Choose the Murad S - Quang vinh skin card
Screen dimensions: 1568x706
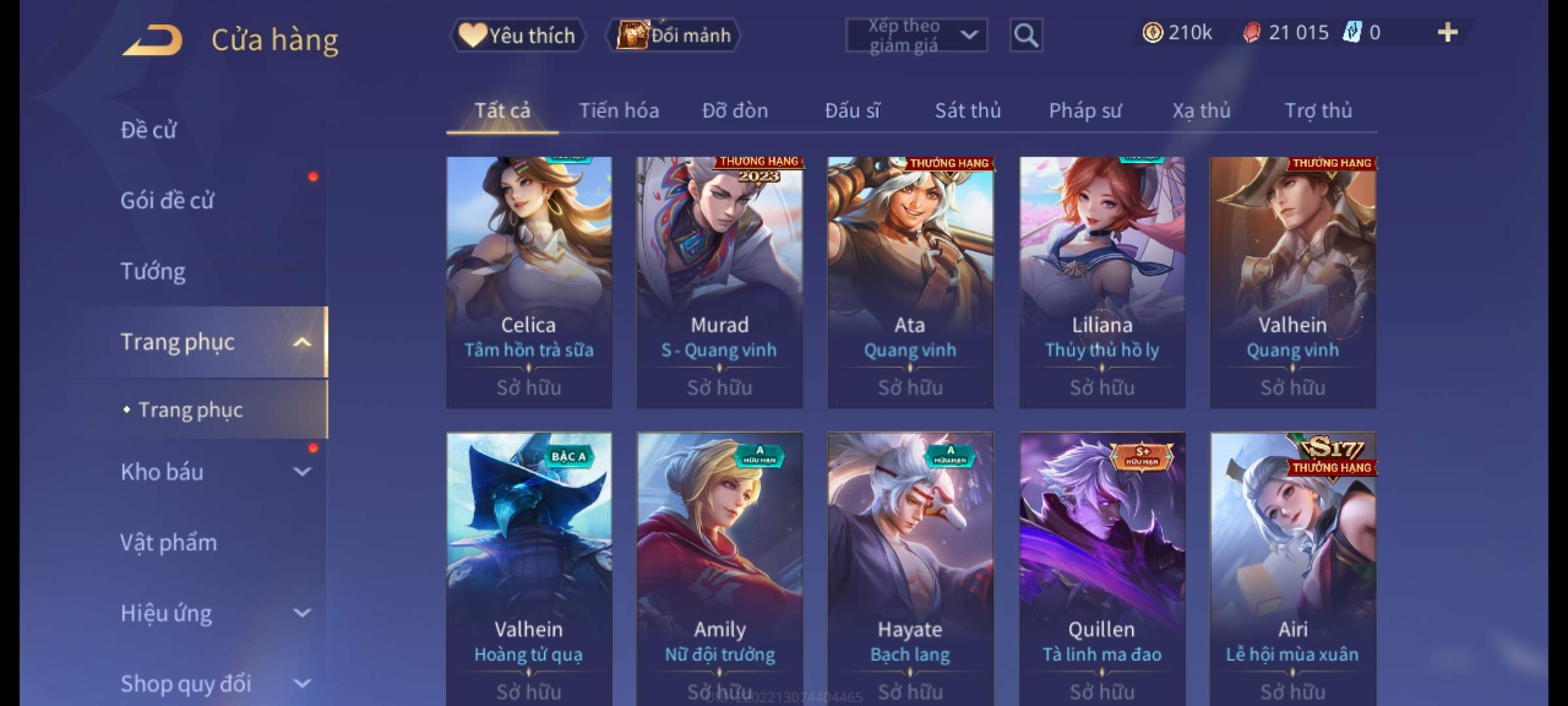point(719,282)
